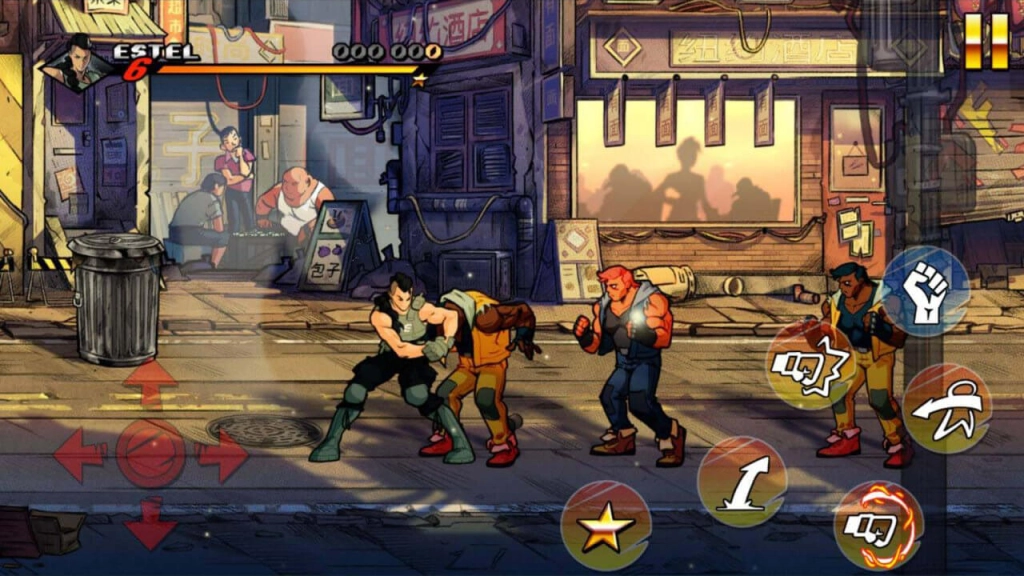Tap the up arrow on the D-pad
The height and width of the screenshot is (576, 1024).
(150, 383)
